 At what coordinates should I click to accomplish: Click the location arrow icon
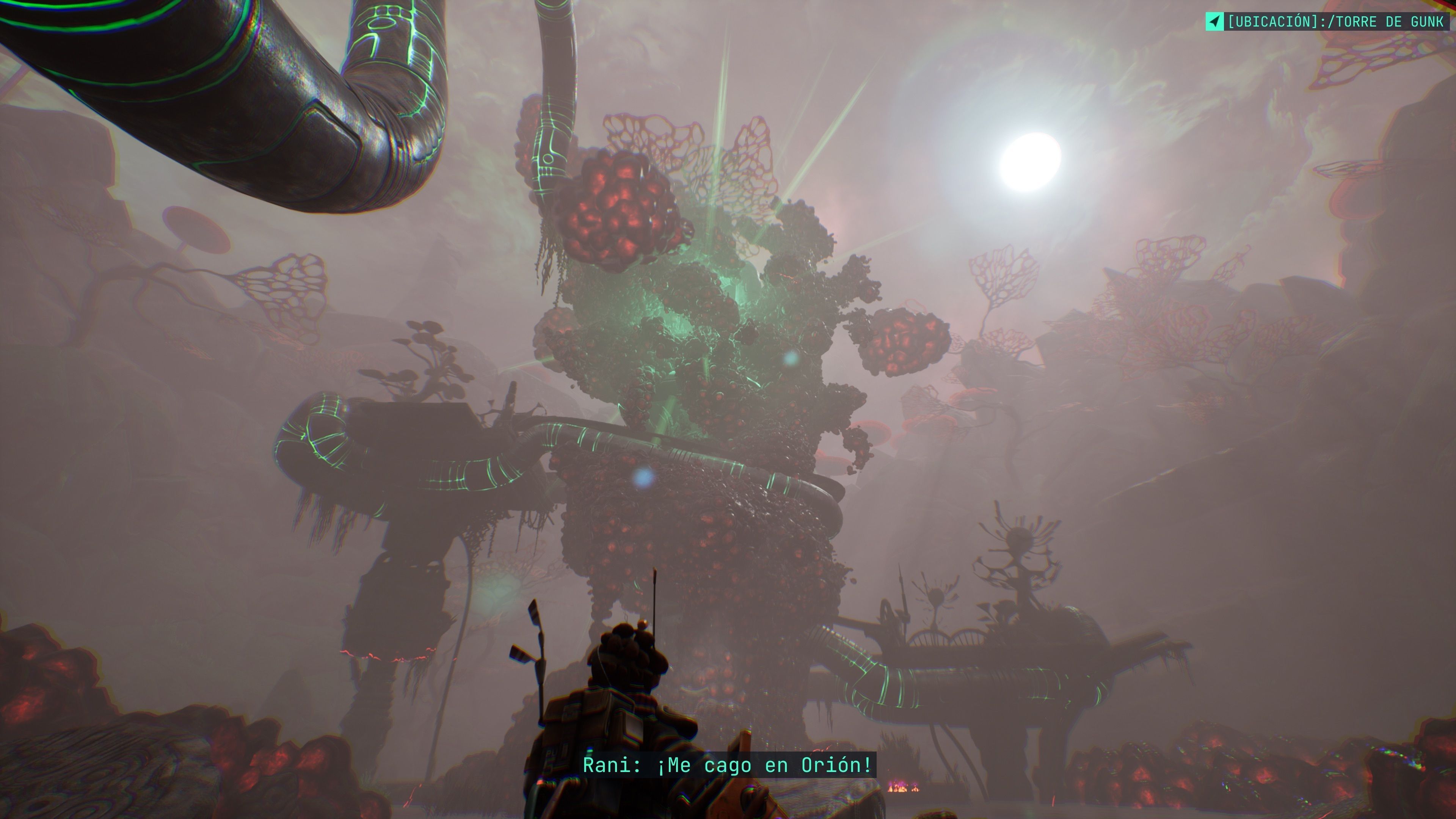click(1214, 22)
